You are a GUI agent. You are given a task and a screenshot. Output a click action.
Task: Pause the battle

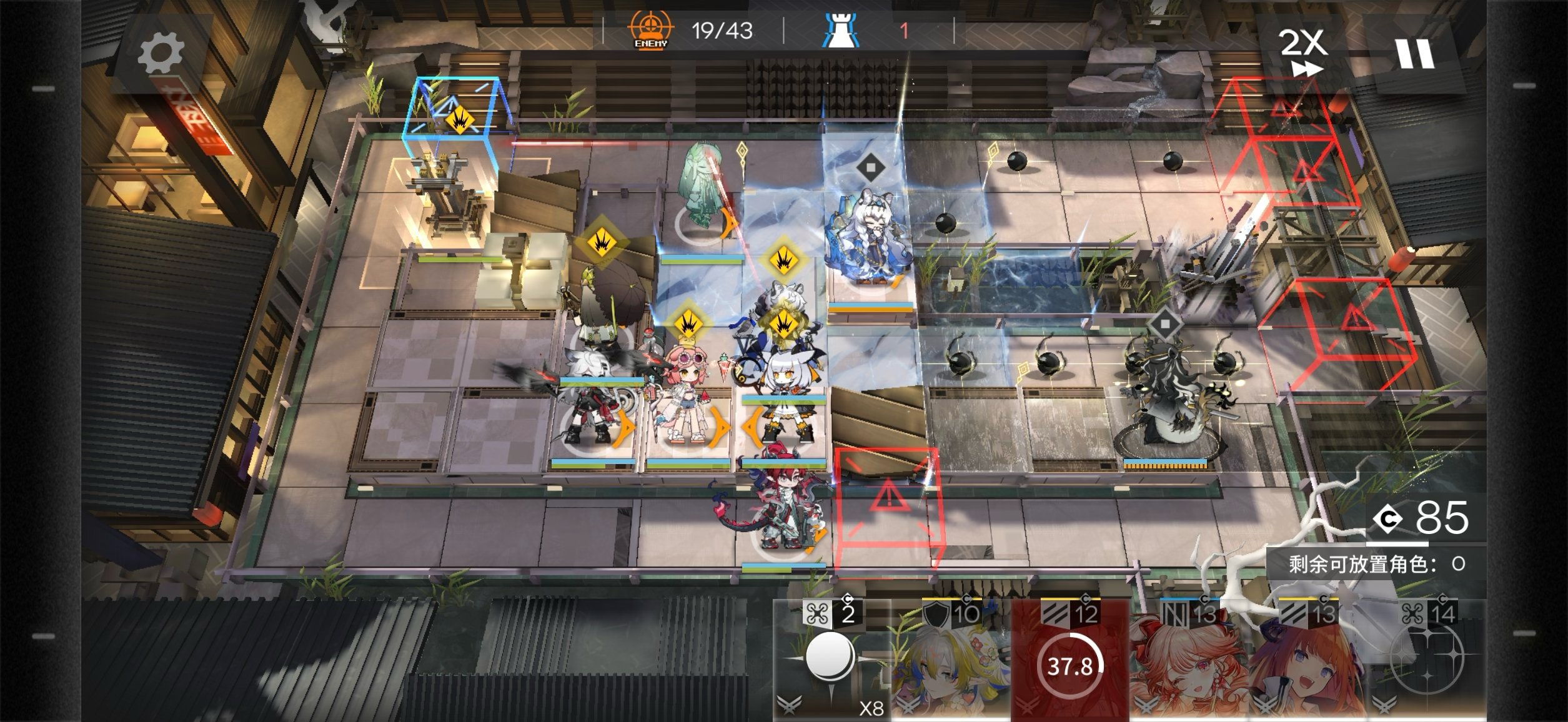coord(1415,54)
